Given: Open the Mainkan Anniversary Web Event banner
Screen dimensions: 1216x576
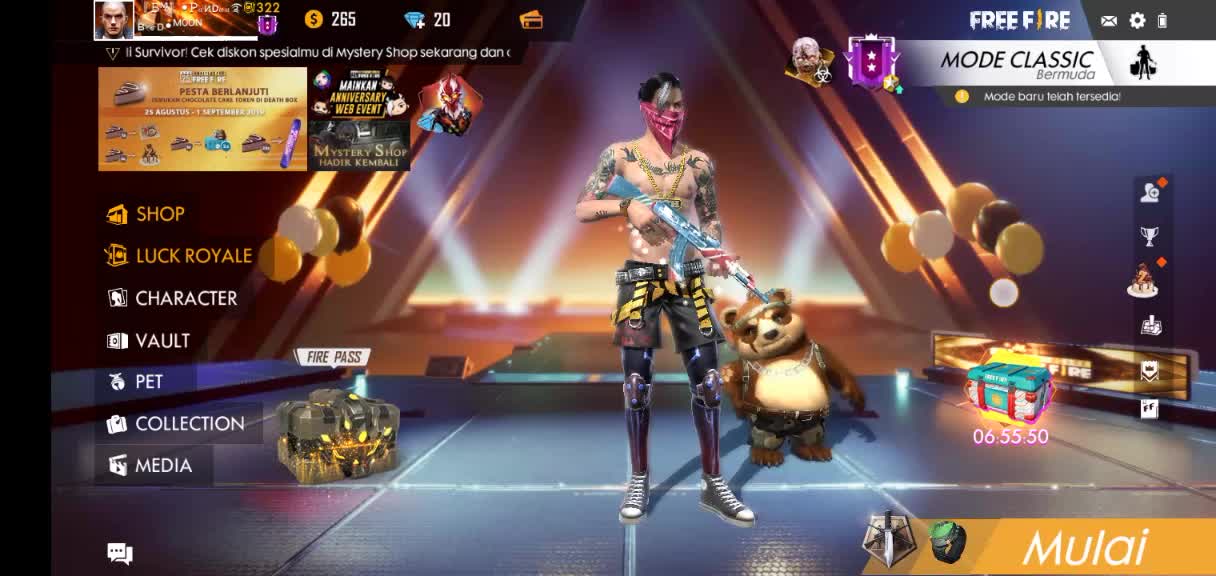Looking at the screenshot, I should (x=359, y=94).
